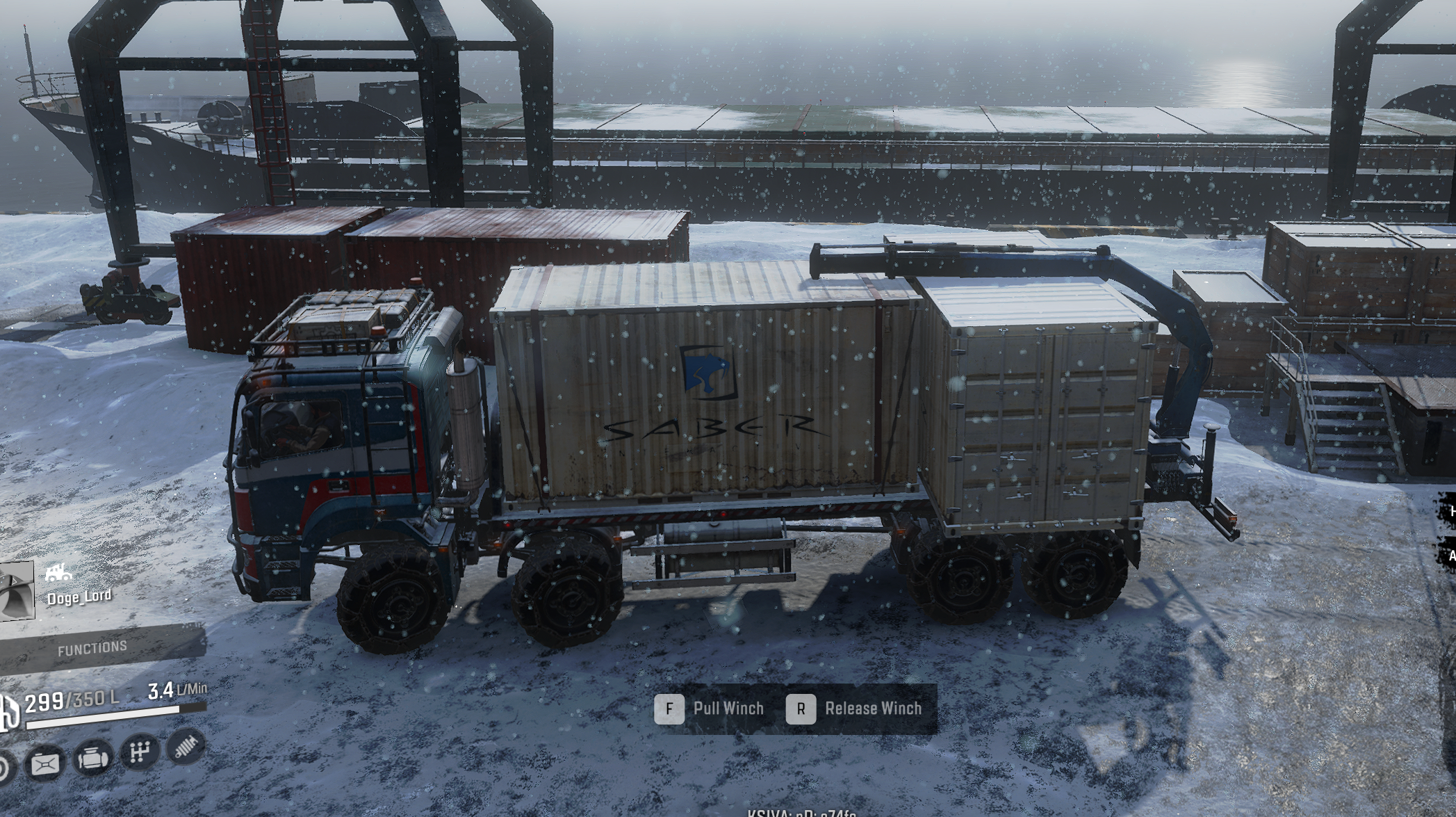Click the F key prompt icon for Pull Winch

point(669,709)
